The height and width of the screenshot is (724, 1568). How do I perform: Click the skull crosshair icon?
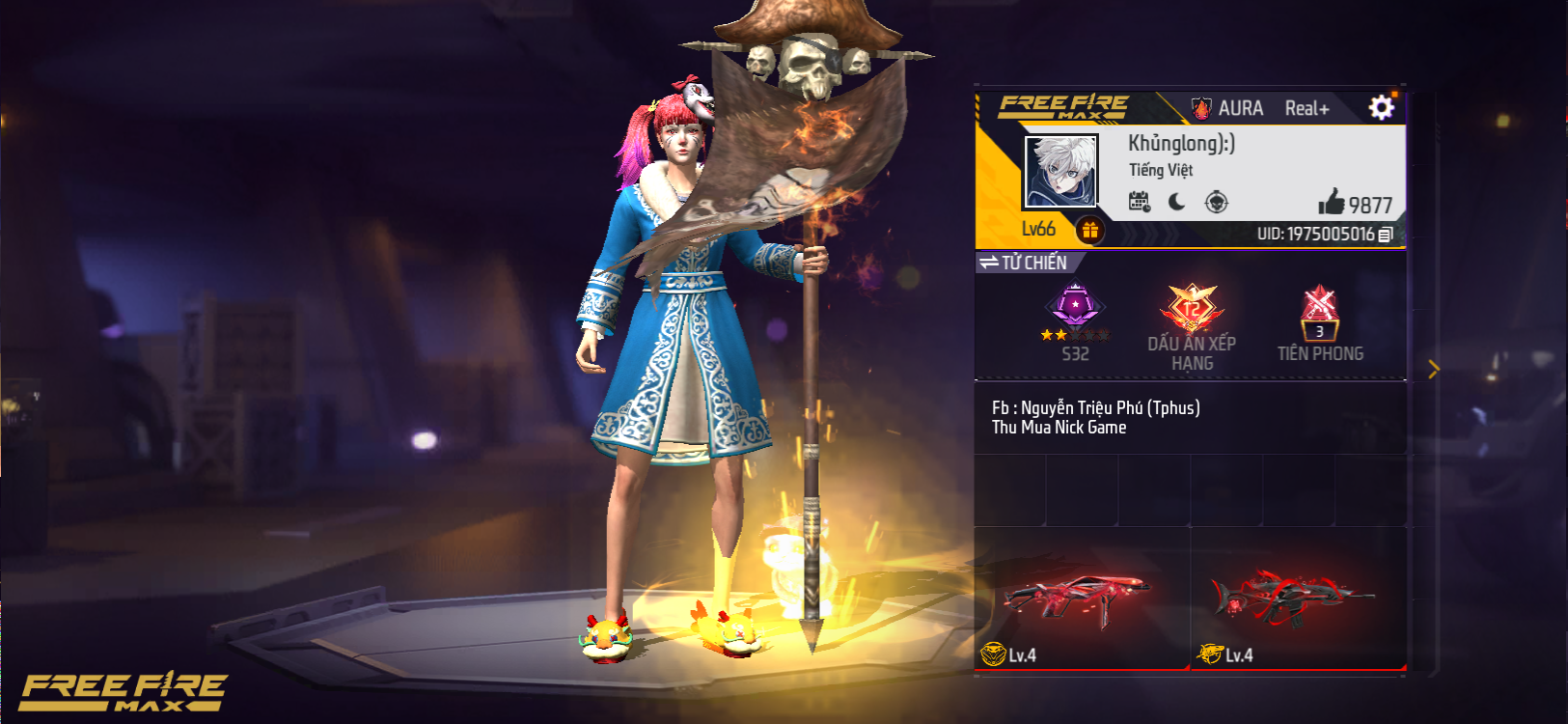pyautogui.click(x=1217, y=202)
